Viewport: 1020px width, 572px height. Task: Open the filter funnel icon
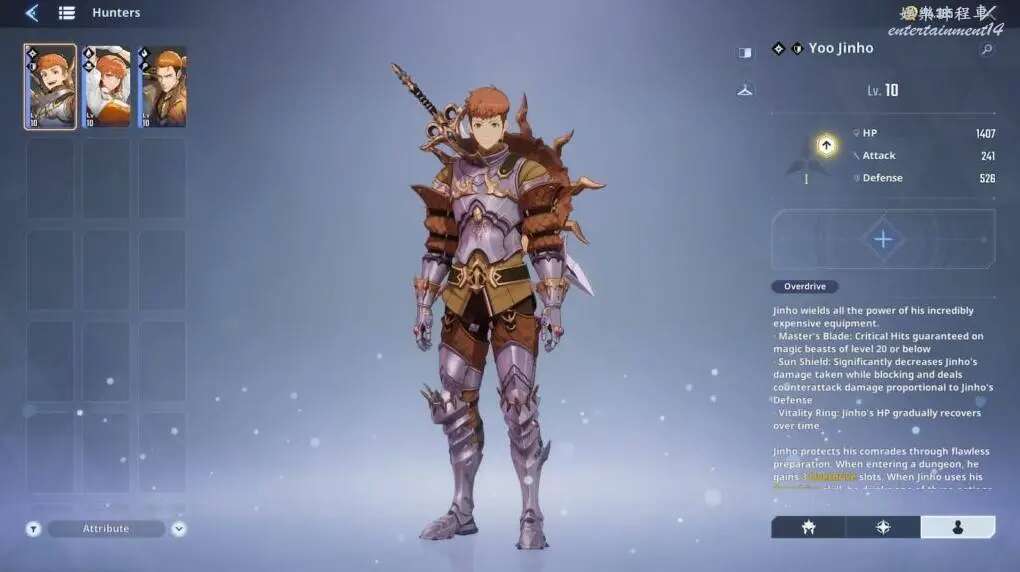point(33,529)
